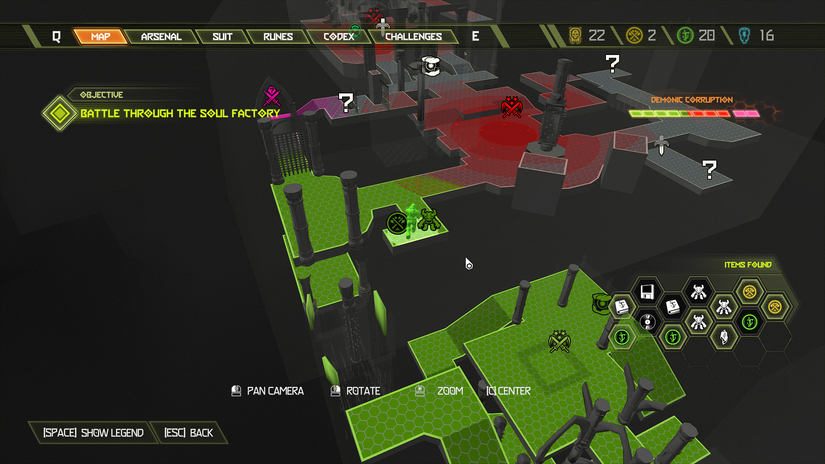The image size is (825, 464).
Task: View the Challenges tab
Action: [413, 37]
